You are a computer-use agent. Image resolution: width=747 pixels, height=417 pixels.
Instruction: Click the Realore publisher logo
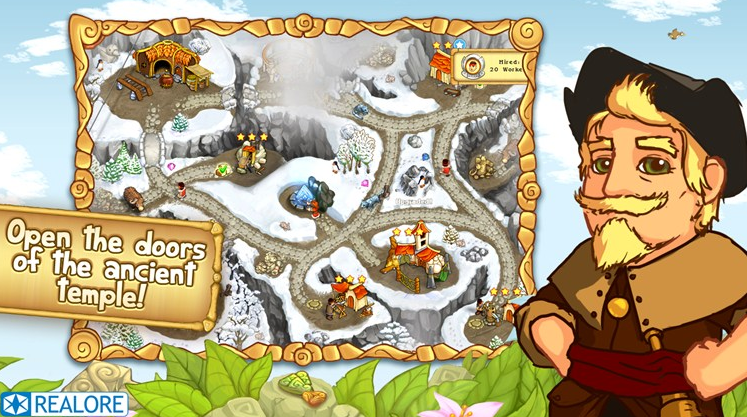tap(64, 404)
